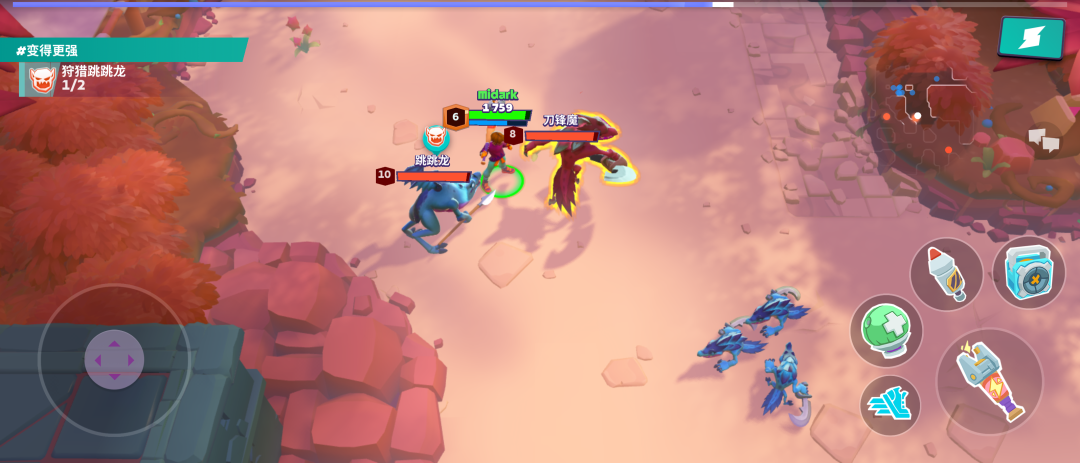Activate the green healing orb
The width and height of the screenshot is (1080, 463).
(886, 331)
